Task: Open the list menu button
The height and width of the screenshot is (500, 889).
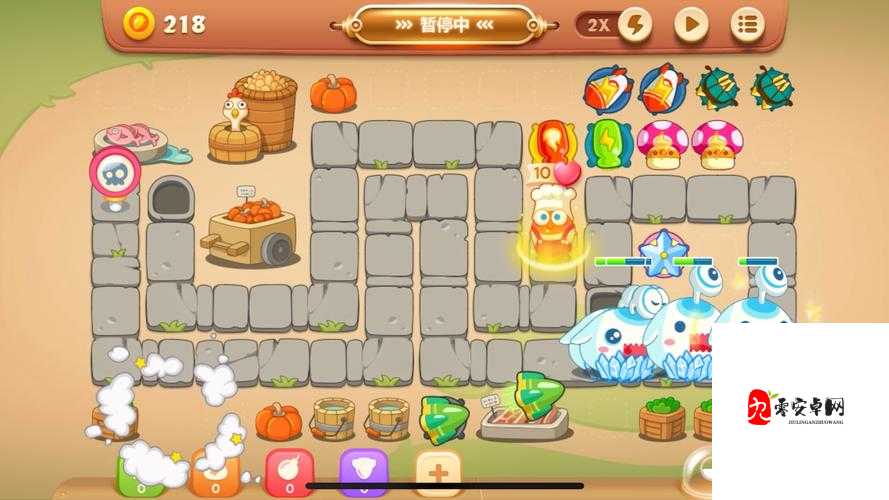Action: 747,25
